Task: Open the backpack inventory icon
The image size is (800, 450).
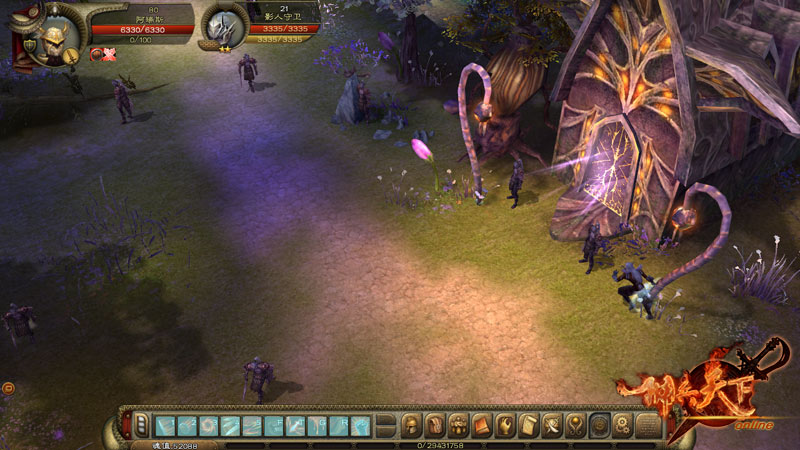Action: click(435, 425)
